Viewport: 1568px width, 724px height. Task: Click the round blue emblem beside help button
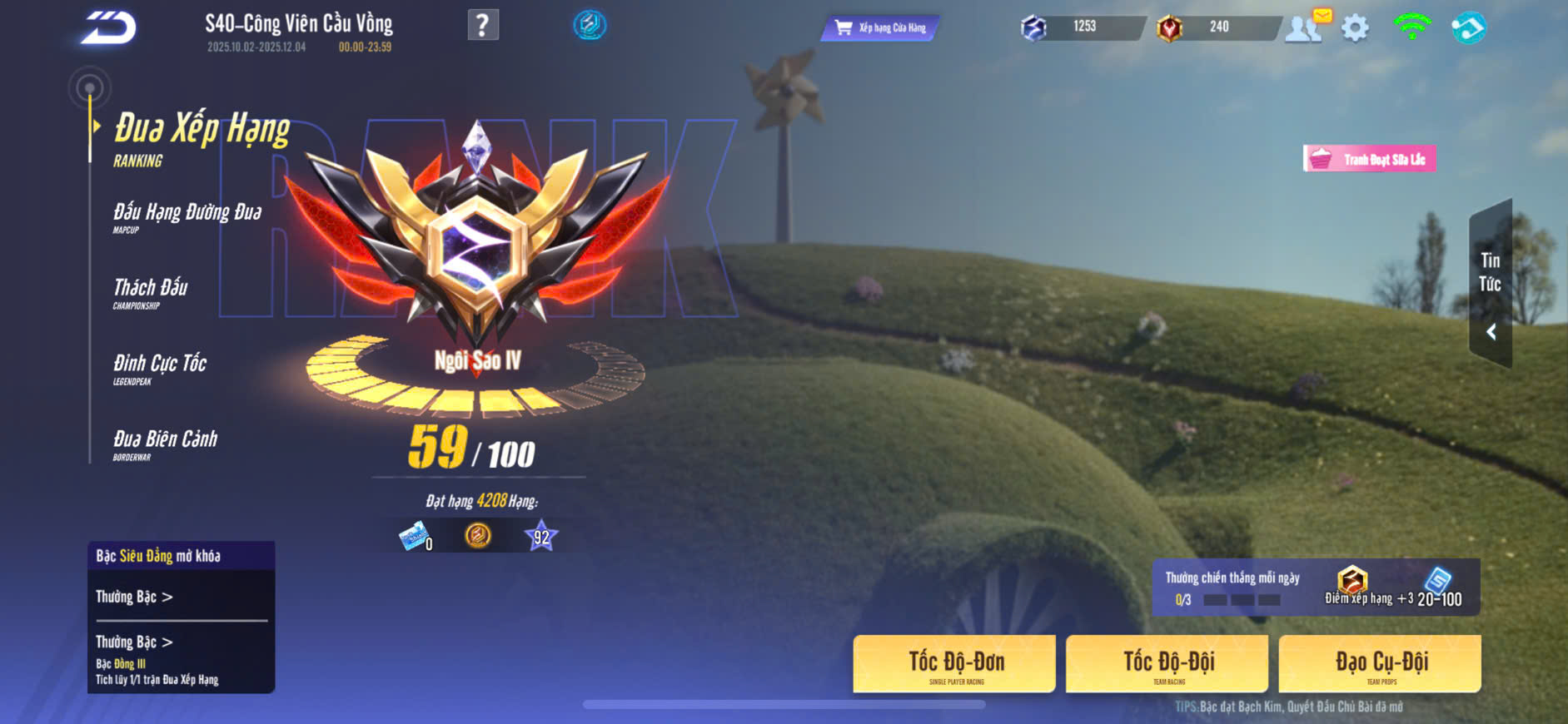[x=590, y=25]
